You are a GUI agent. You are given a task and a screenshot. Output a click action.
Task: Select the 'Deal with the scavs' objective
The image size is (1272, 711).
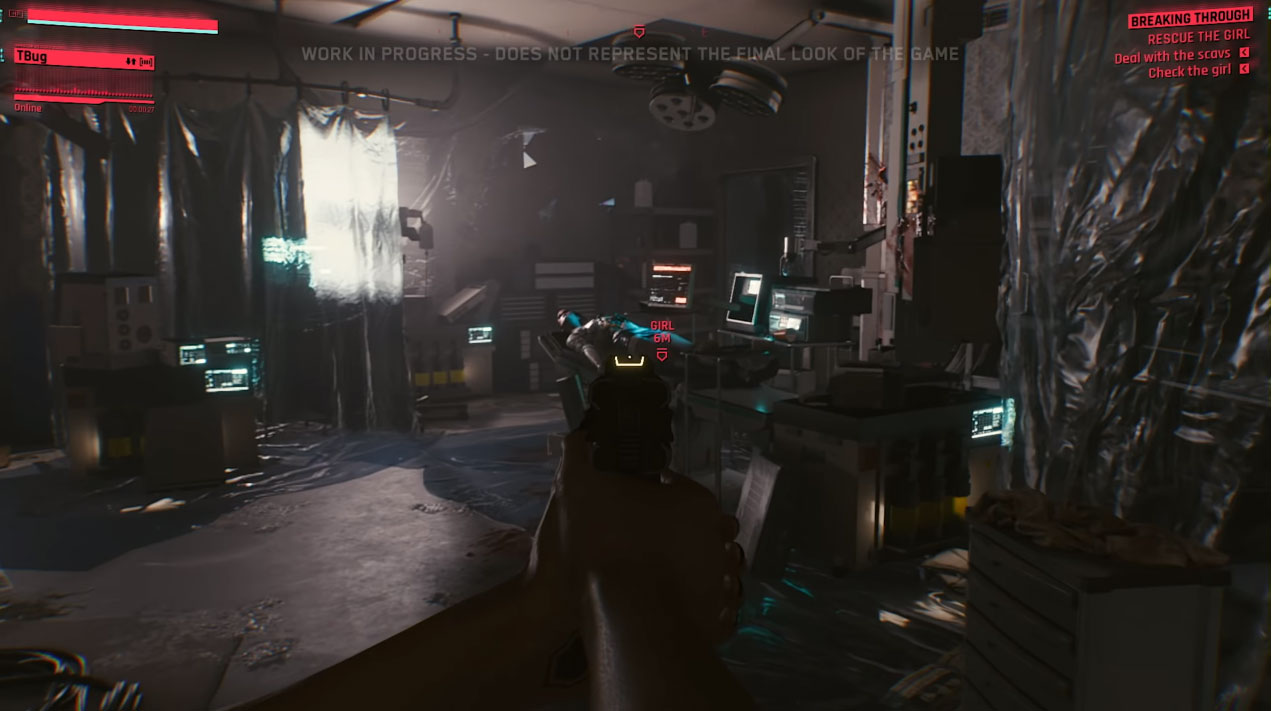click(1172, 56)
